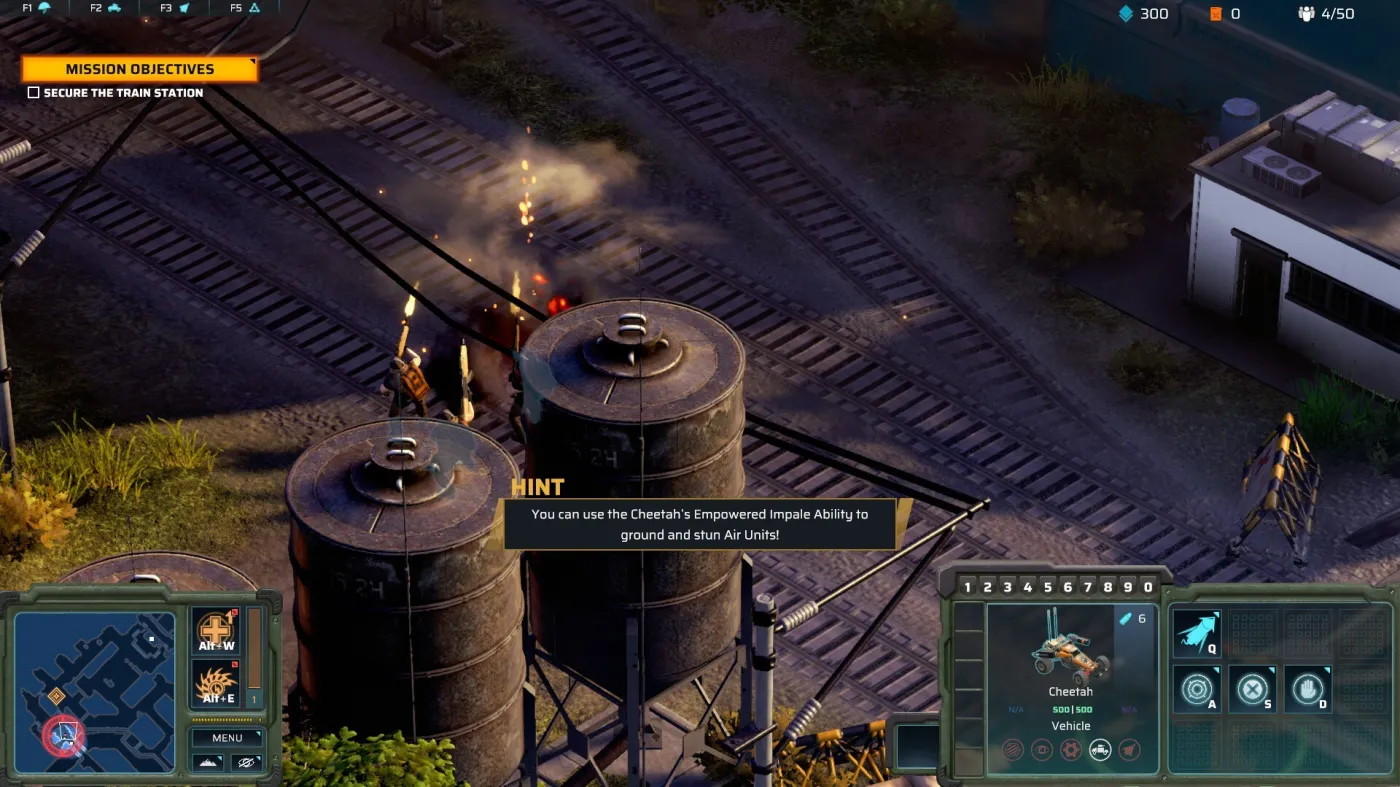The image size is (1400, 787).
Task: Click the gear trait icon under Cheetah
Action: (1071, 749)
